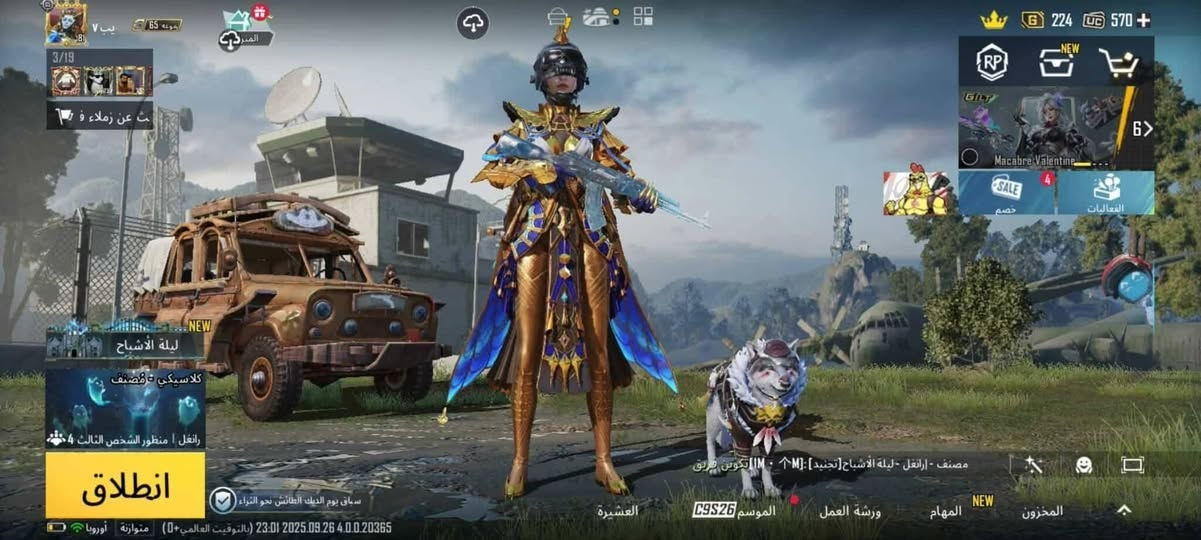The height and width of the screenshot is (540, 1201).
Task: Open the chicken mascot event icon
Action: click(915, 191)
